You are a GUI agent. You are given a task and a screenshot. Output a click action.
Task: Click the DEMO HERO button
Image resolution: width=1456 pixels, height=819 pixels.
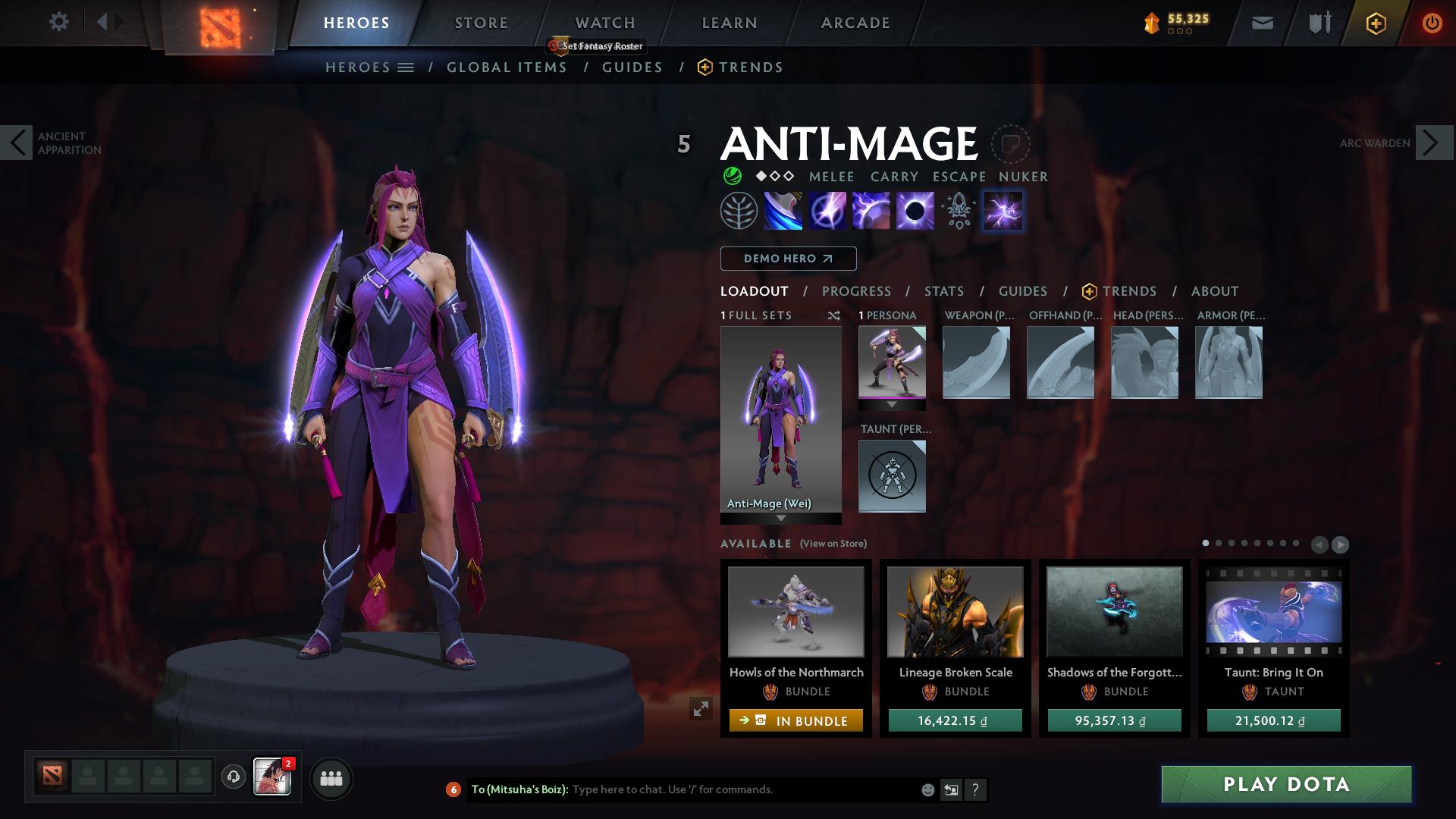pos(787,259)
